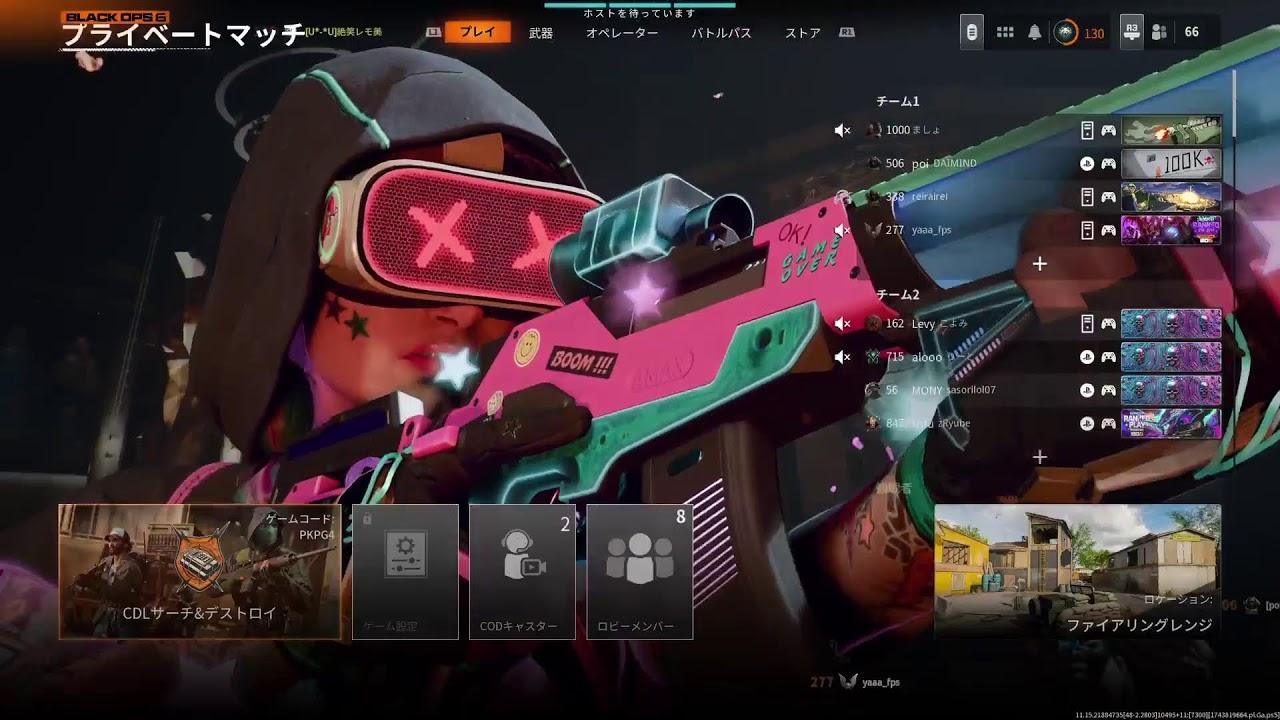Open the ストア tab

point(805,31)
